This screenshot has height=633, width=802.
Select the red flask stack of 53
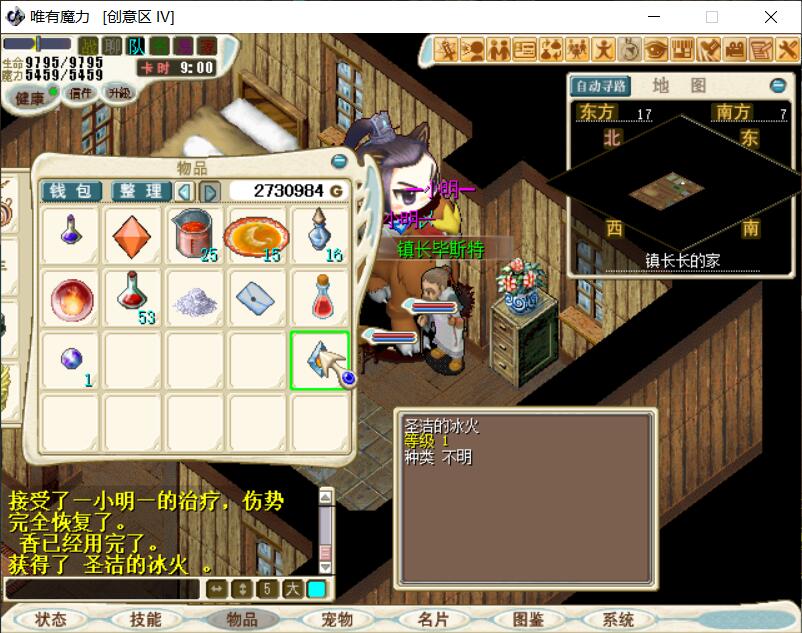[x=132, y=298]
